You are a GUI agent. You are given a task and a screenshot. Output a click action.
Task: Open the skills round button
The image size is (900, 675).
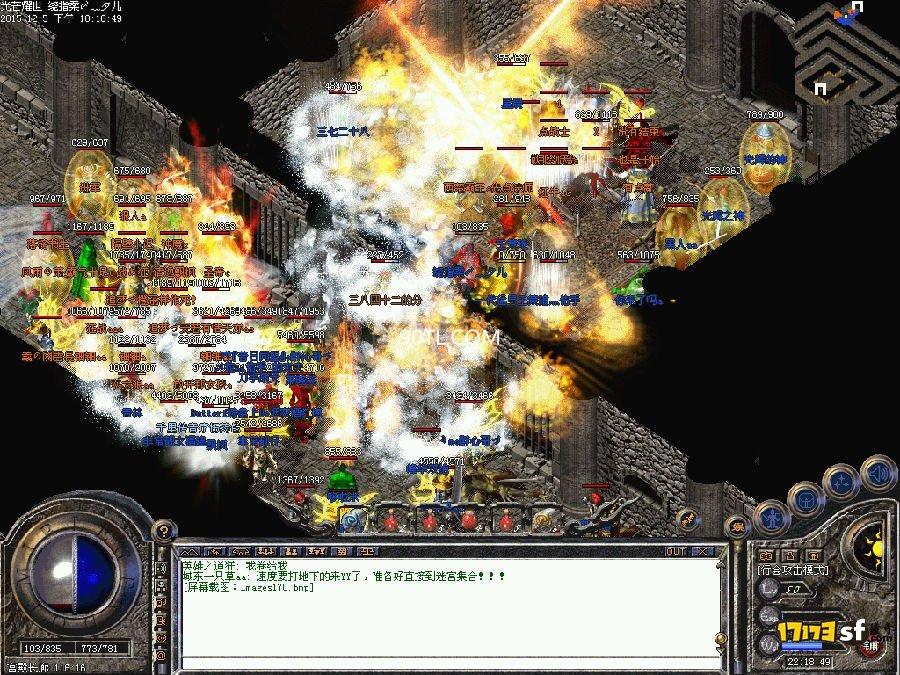pyautogui.click(x=842, y=481)
